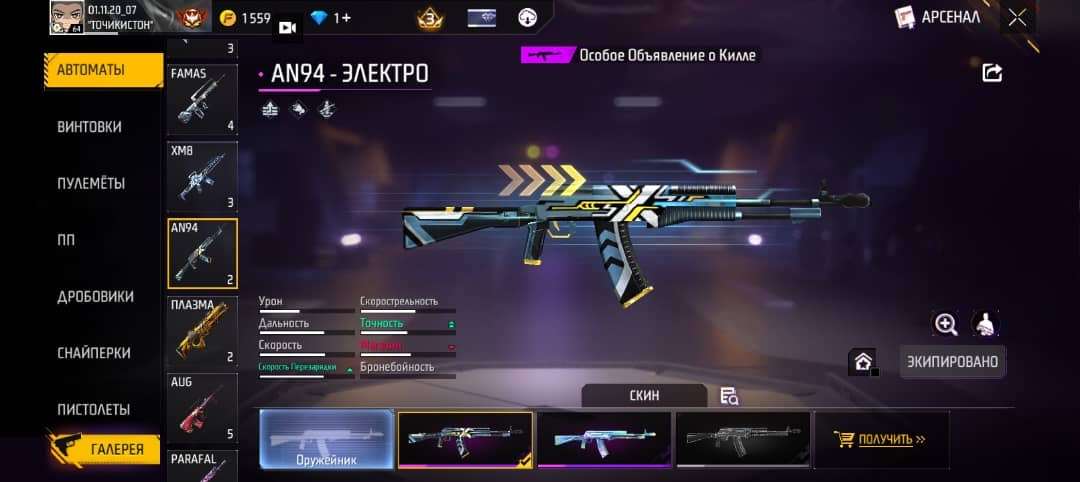This screenshot has height=482, width=1080.
Task: Select the Оружейник default skin
Action: [x=327, y=440]
